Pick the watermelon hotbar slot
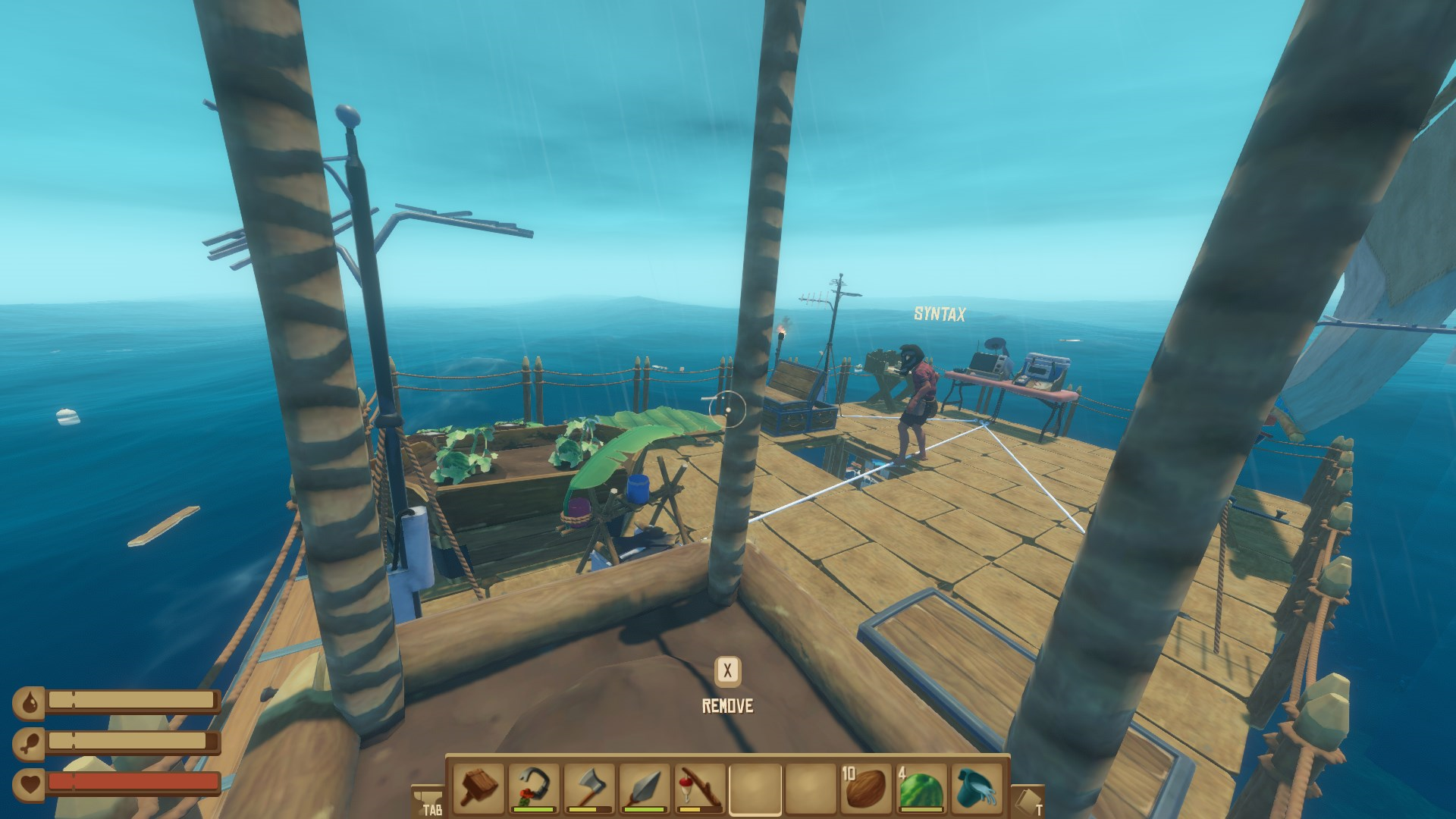 pos(921,788)
